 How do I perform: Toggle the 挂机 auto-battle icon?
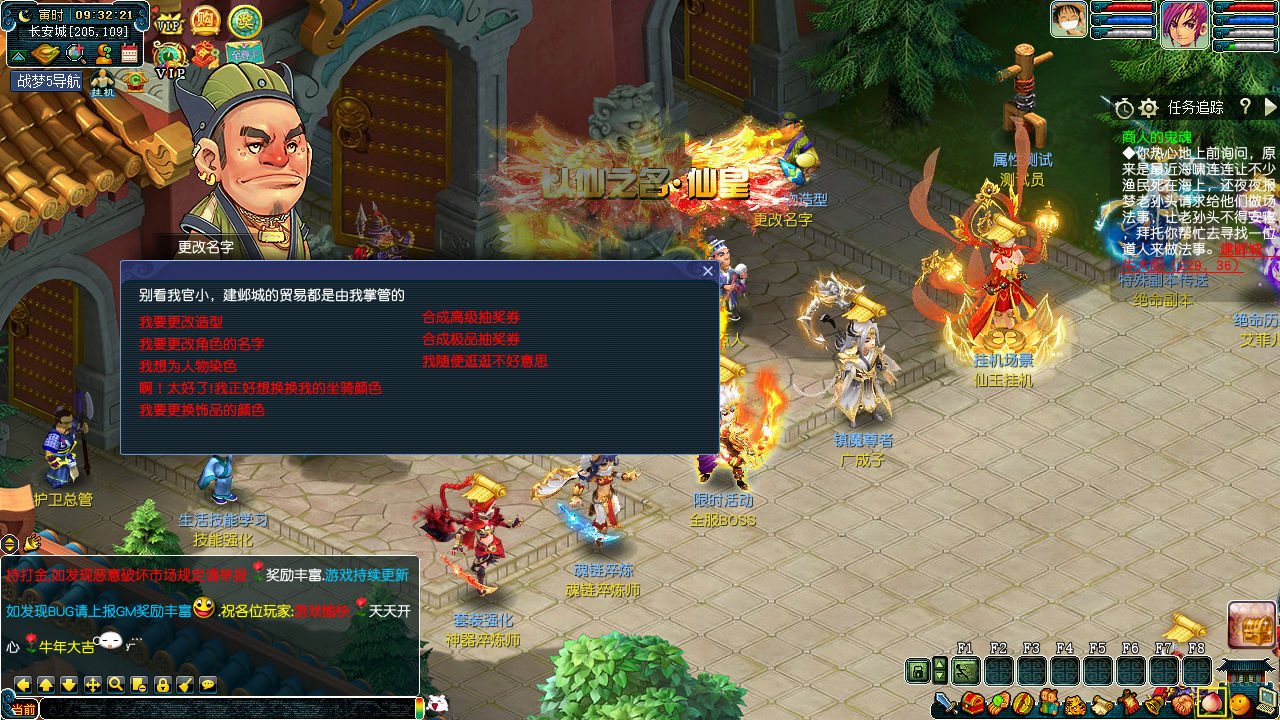point(103,84)
